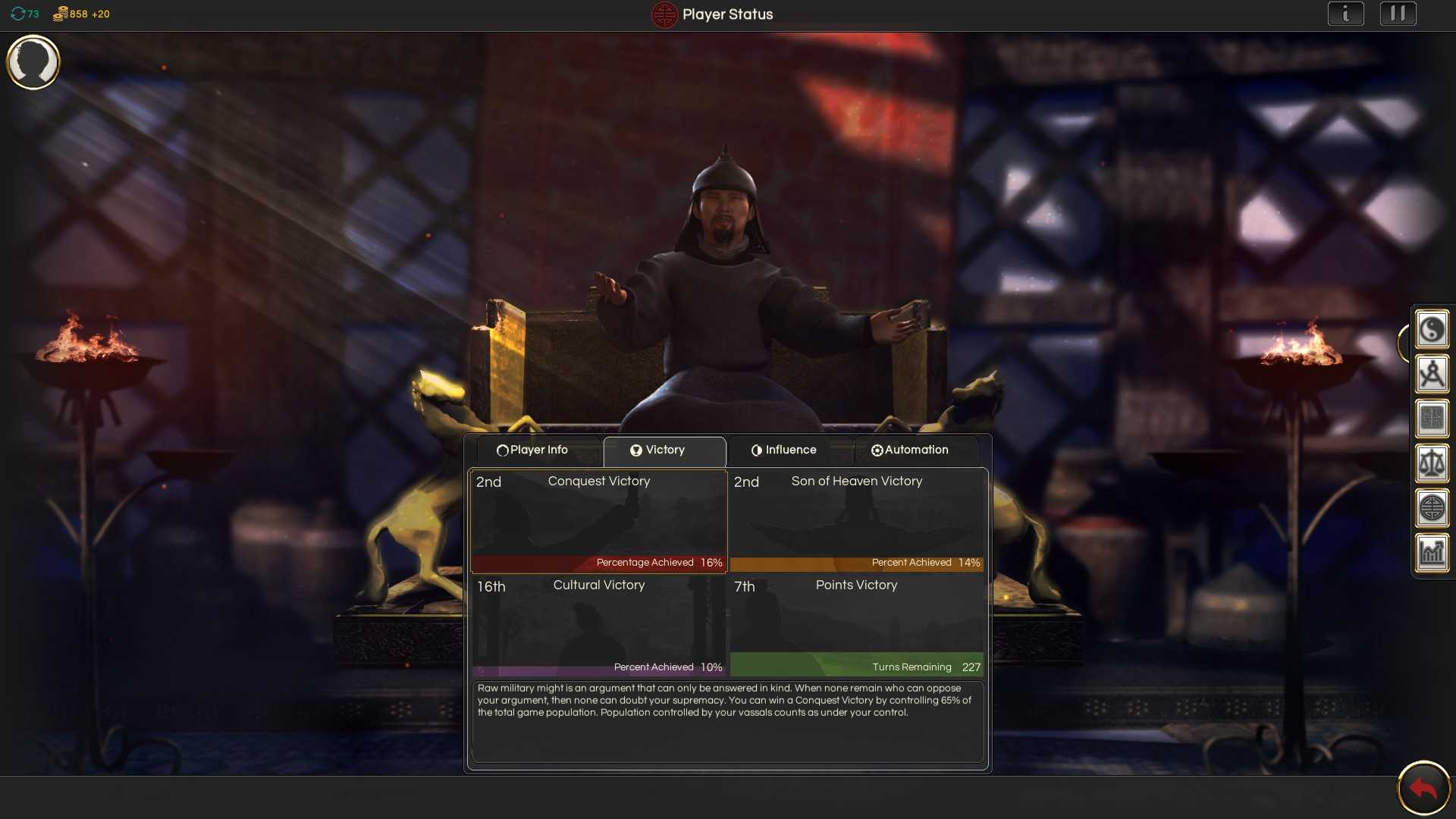Open the info panel via the i button
Image resolution: width=1456 pixels, height=819 pixels.
[1346, 13]
